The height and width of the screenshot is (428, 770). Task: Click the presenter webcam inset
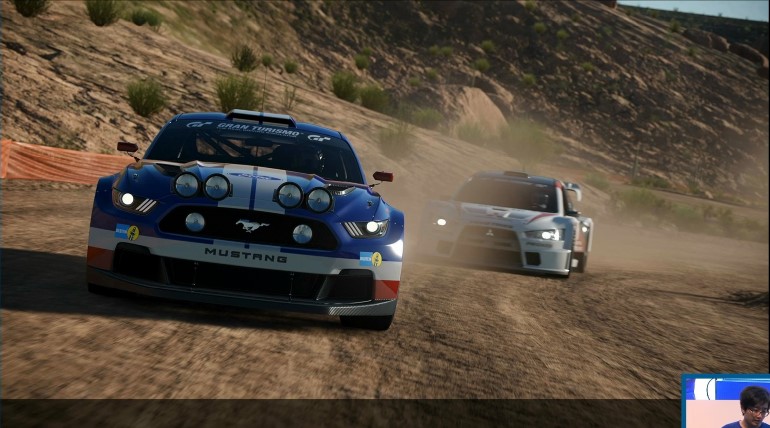point(726,402)
